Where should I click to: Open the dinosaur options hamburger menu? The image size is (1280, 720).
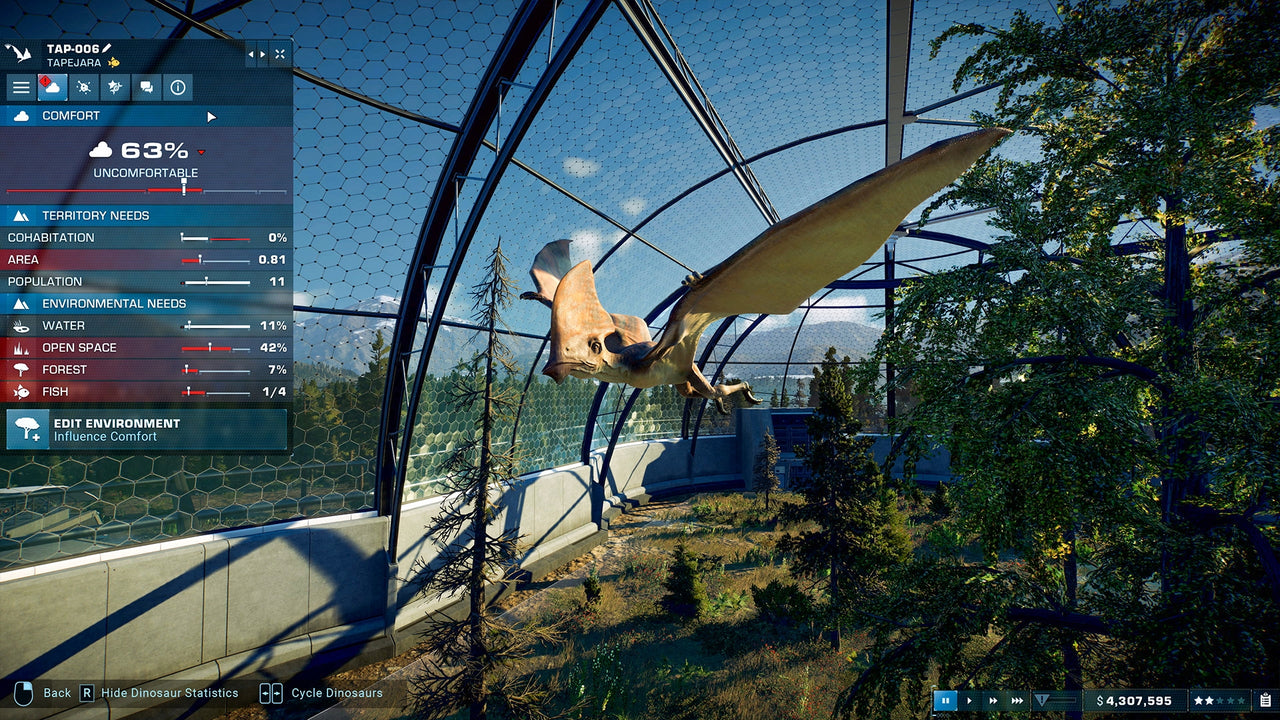pos(21,87)
